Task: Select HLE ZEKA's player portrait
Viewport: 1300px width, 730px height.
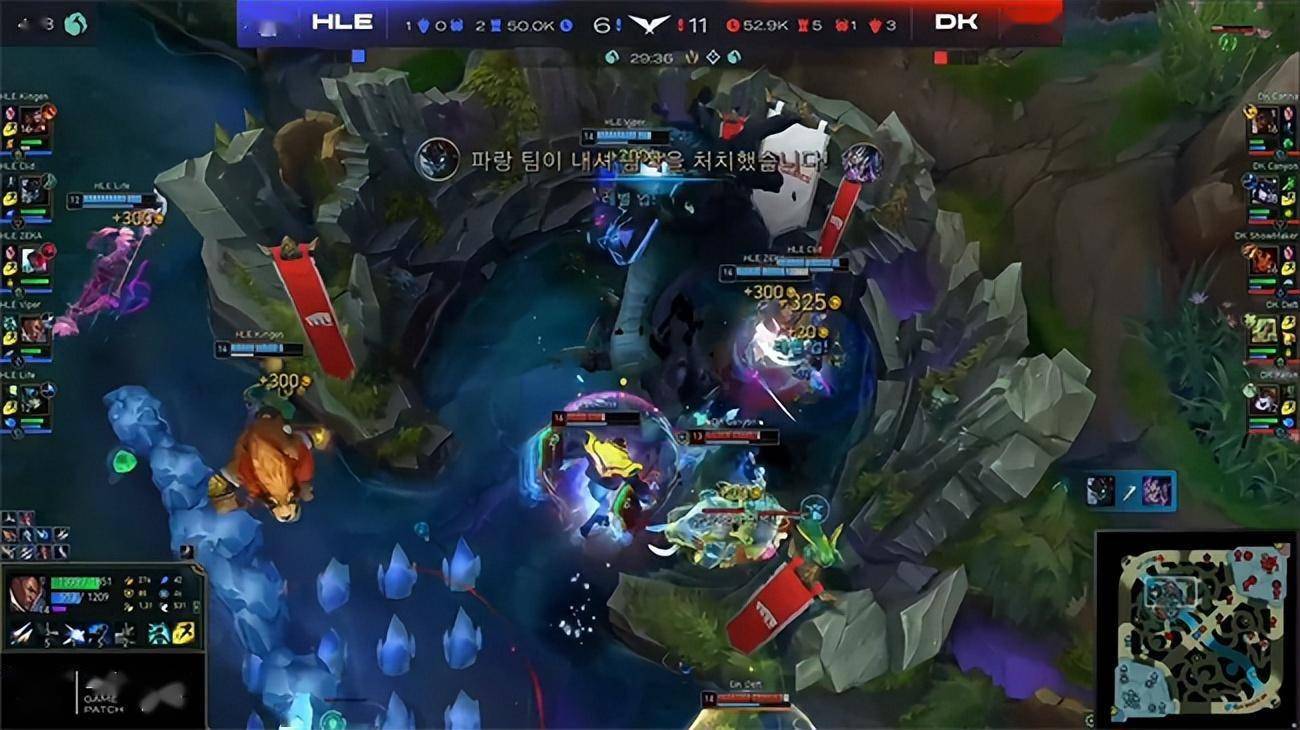Action: (34, 260)
